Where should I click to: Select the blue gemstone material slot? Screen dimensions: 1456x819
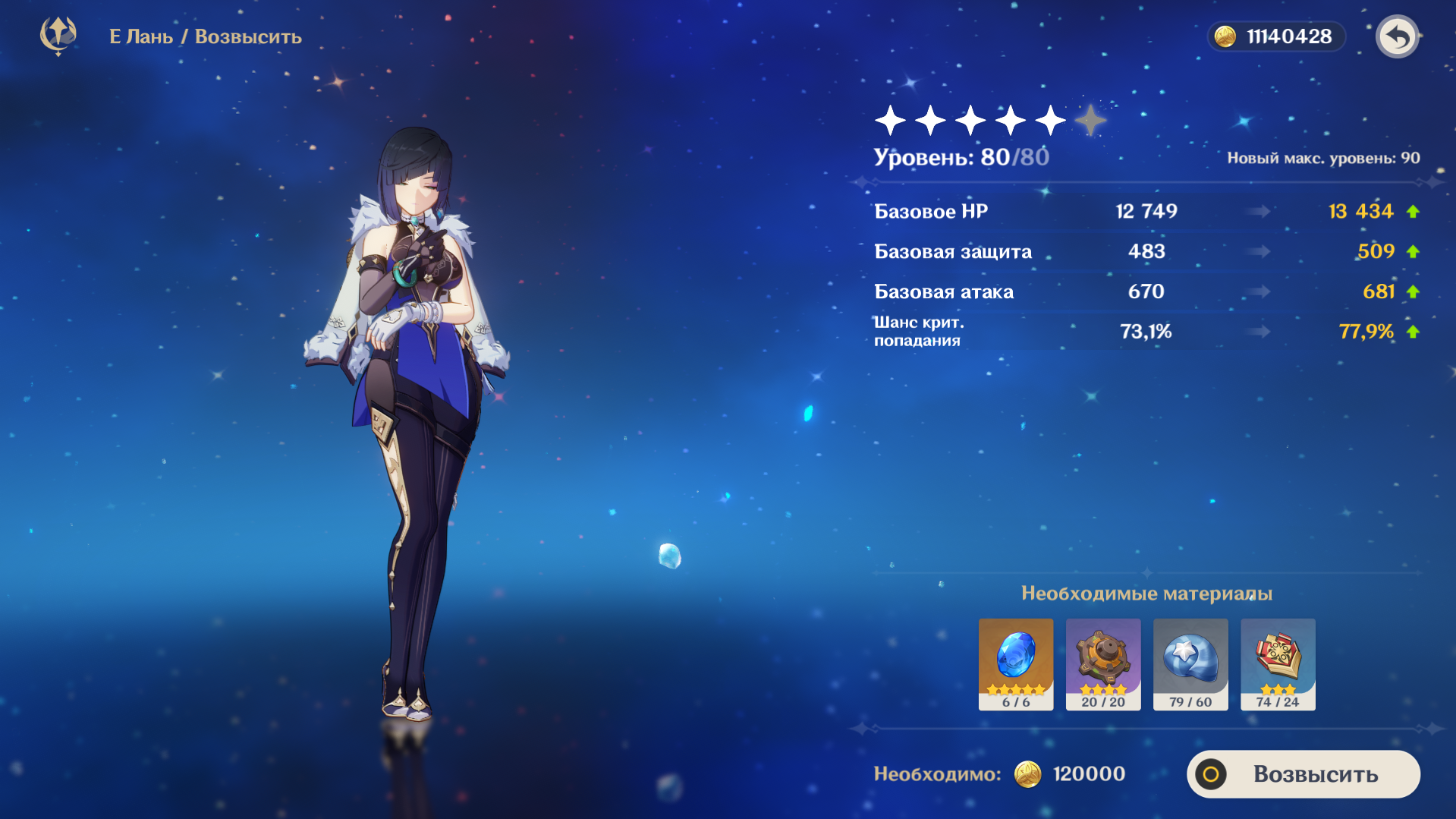pyautogui.click(x=1015, y=663)
